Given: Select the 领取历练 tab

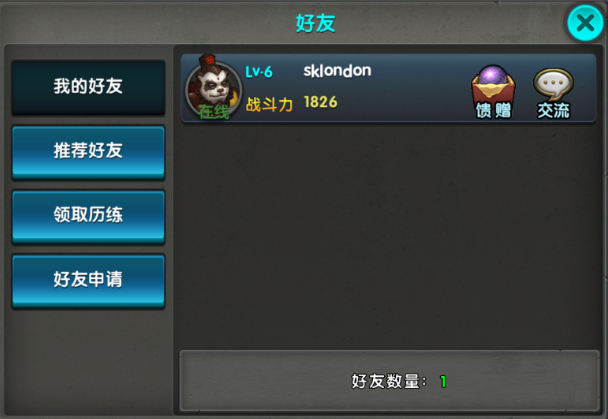Looking at the screenshot, I should coord(88,215).
